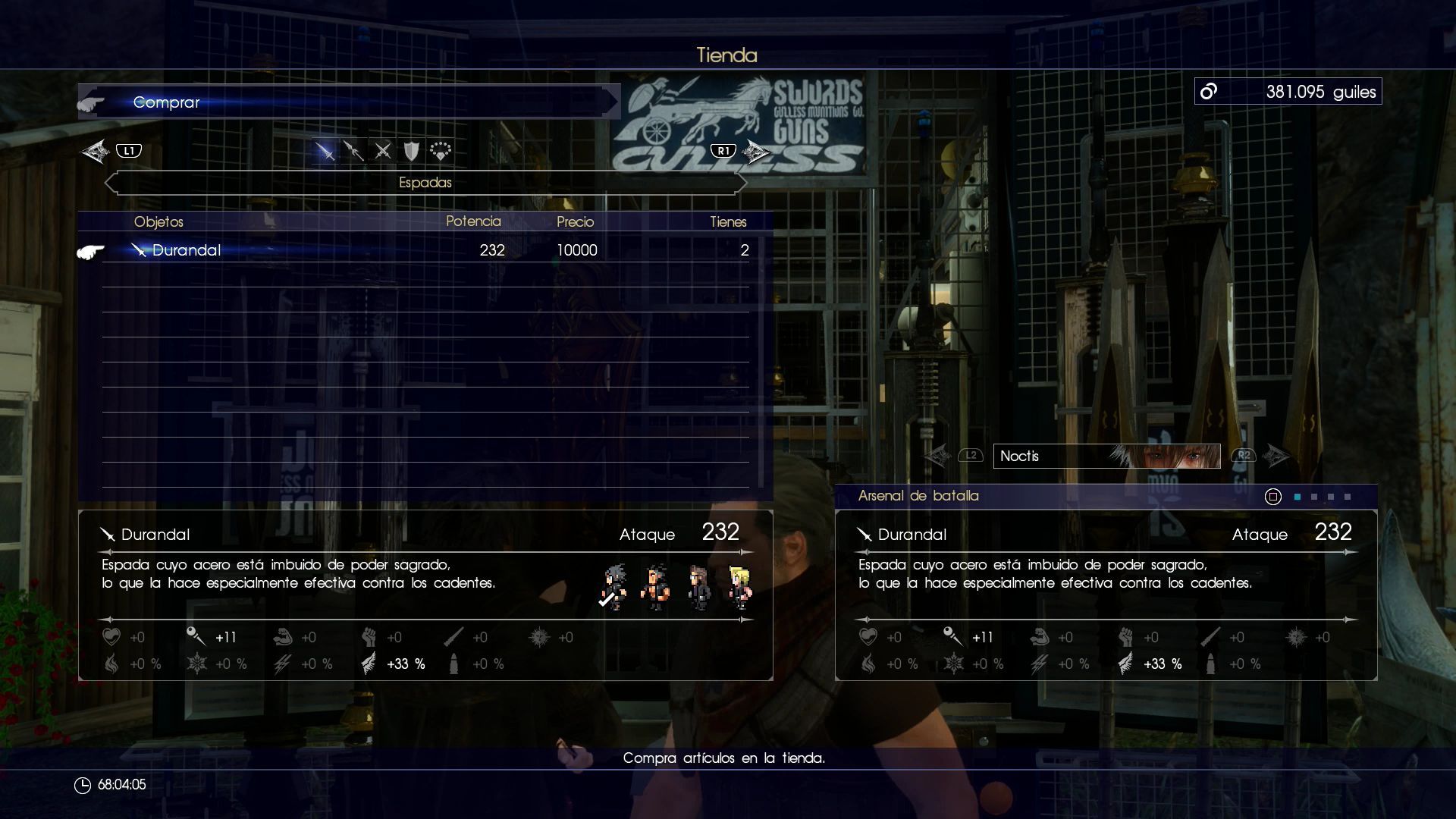Open the crossed daggers category
This screenshot has width=1456, height=819.
tap(383, 151)
